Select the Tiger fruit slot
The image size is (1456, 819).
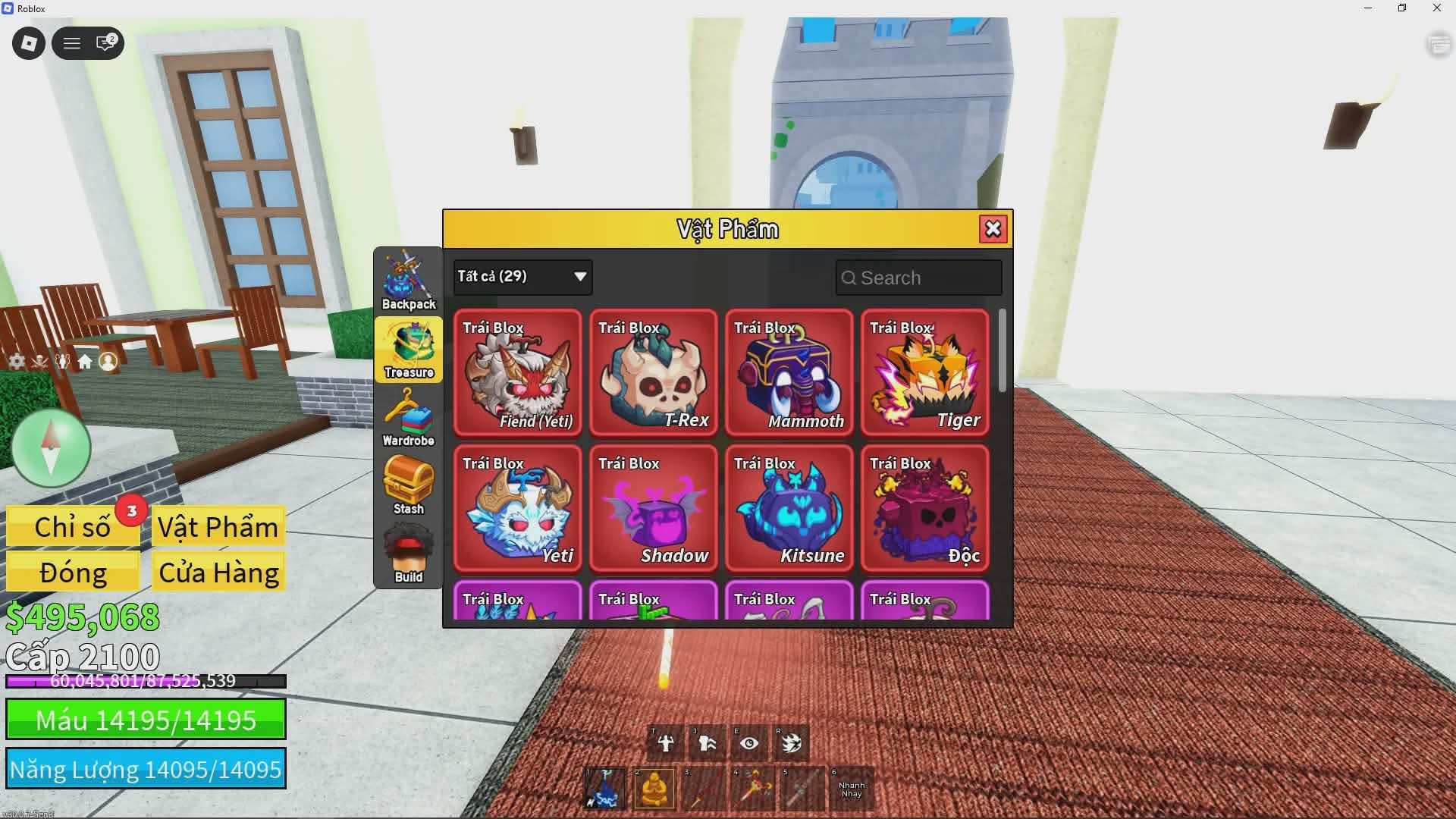click(925, 372)
